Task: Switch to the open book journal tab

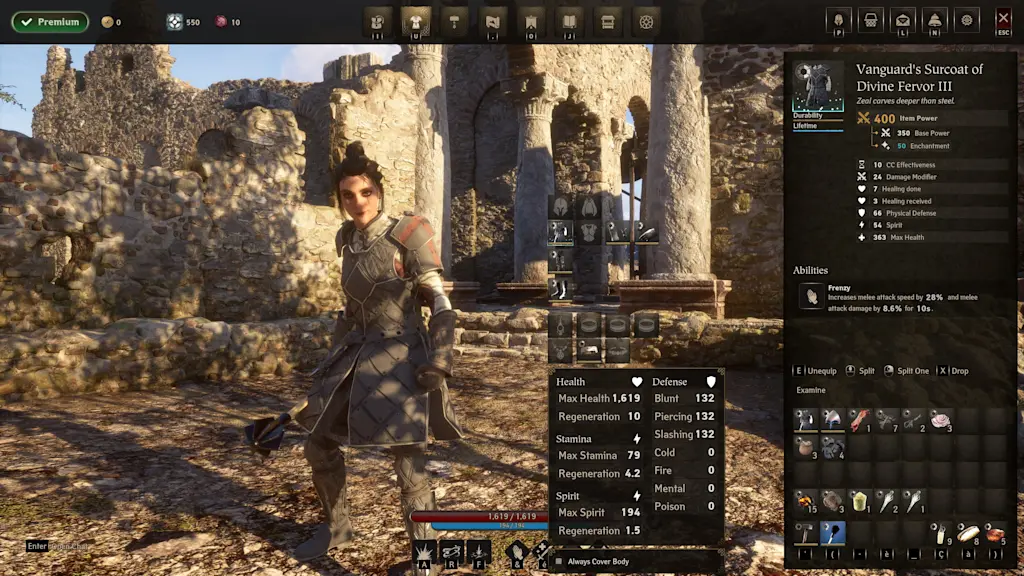Action: click(569, 20)
